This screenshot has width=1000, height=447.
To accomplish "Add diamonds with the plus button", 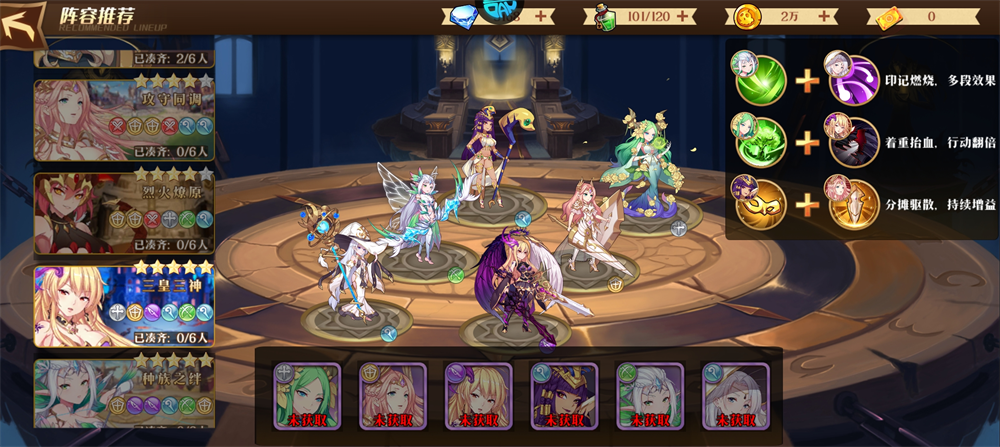I will tap(541, 16).
